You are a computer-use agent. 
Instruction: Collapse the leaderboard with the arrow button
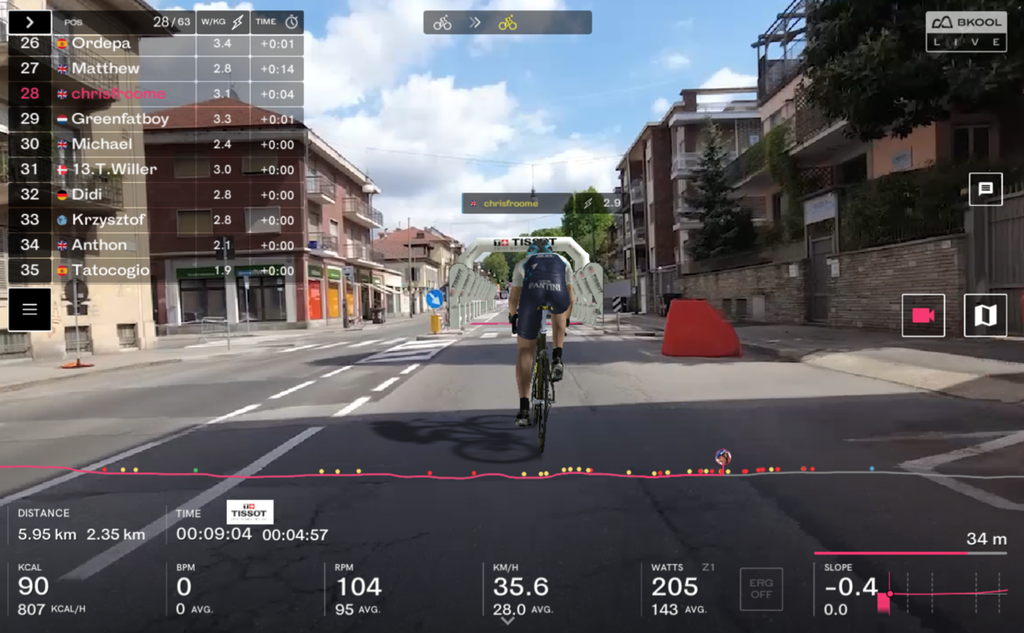click(29, 21)
